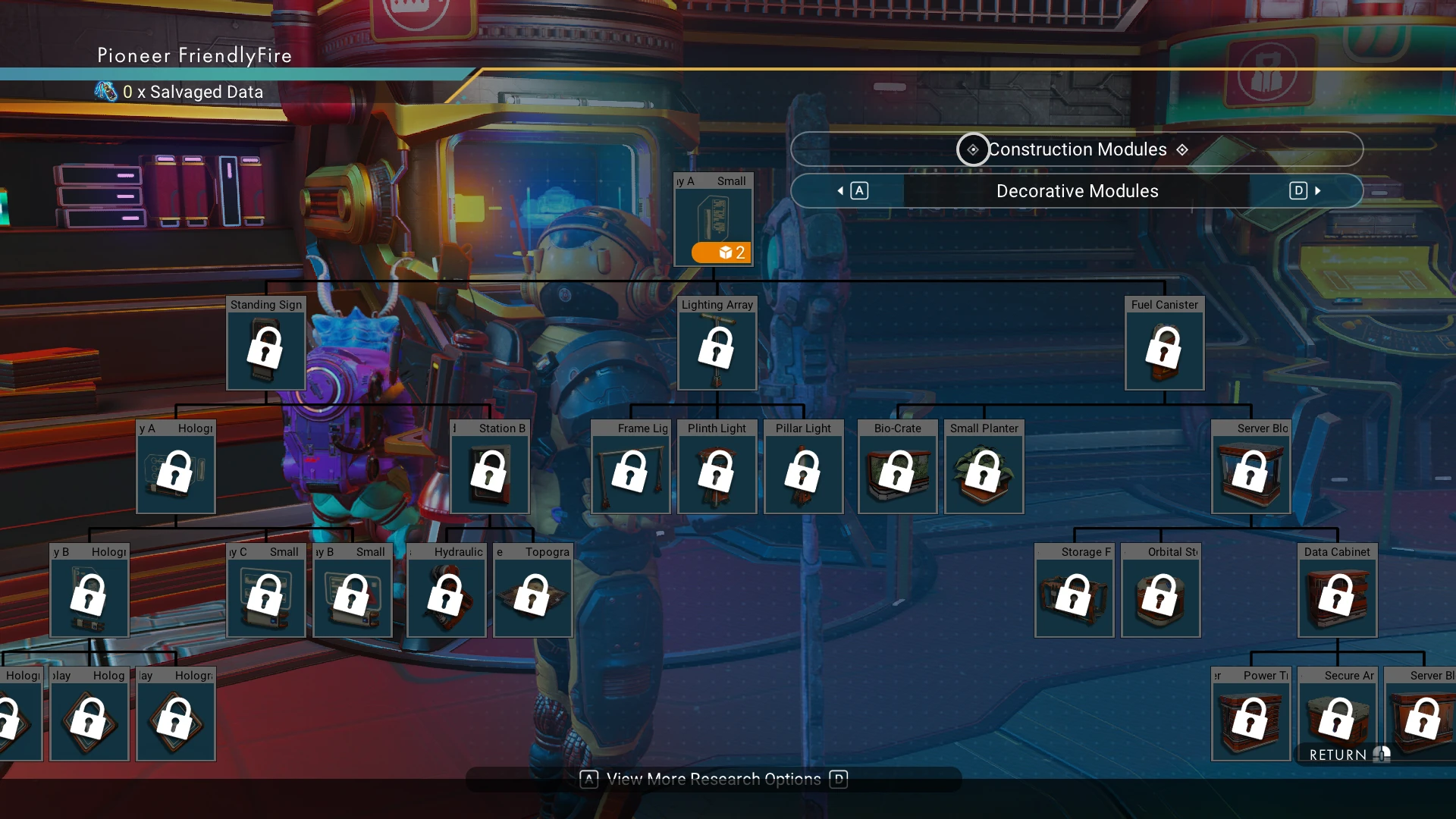Screen dimensions: 1456x819
Task: Select the Lighting Array research node
Action: [717, 344]
